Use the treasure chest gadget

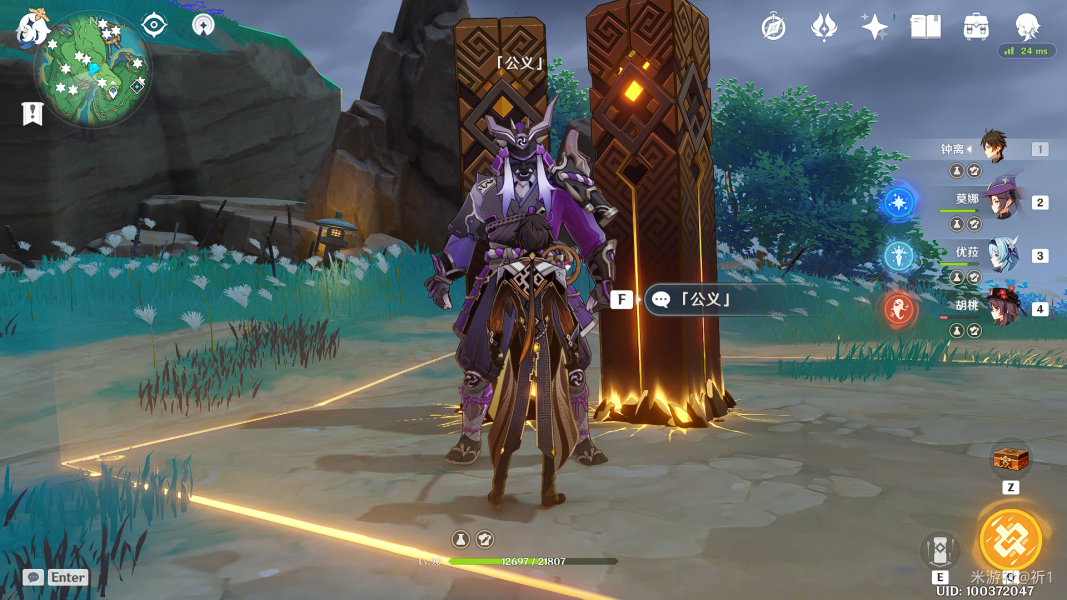(x=1010, y=460)
